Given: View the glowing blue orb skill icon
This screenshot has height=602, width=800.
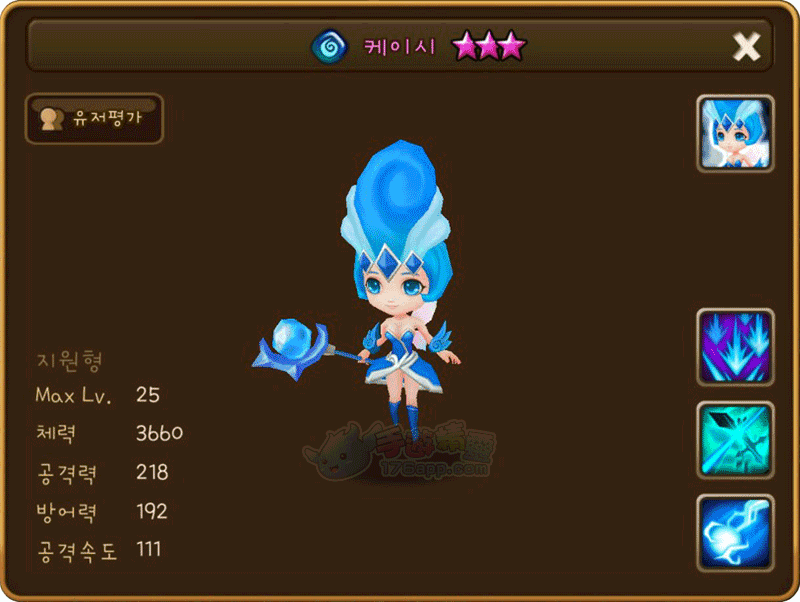Looking at the screenshot, I should tap(735, 533).
